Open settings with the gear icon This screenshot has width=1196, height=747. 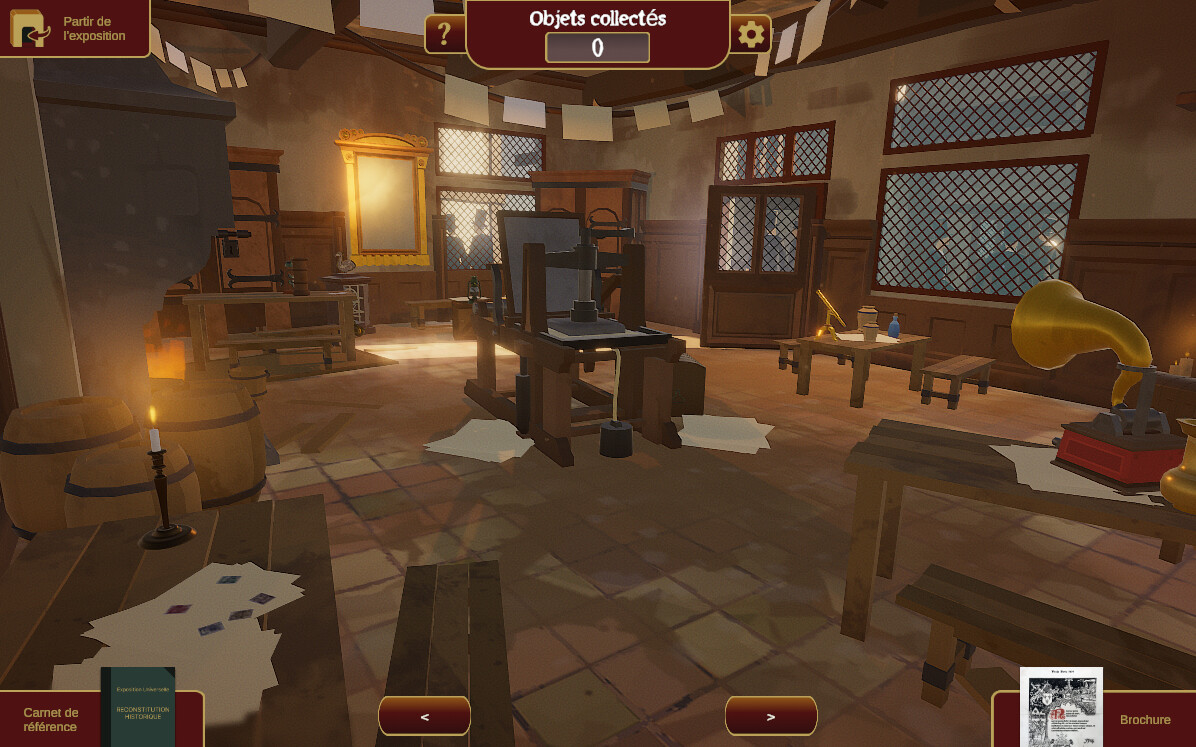click(x=751, y=35)
